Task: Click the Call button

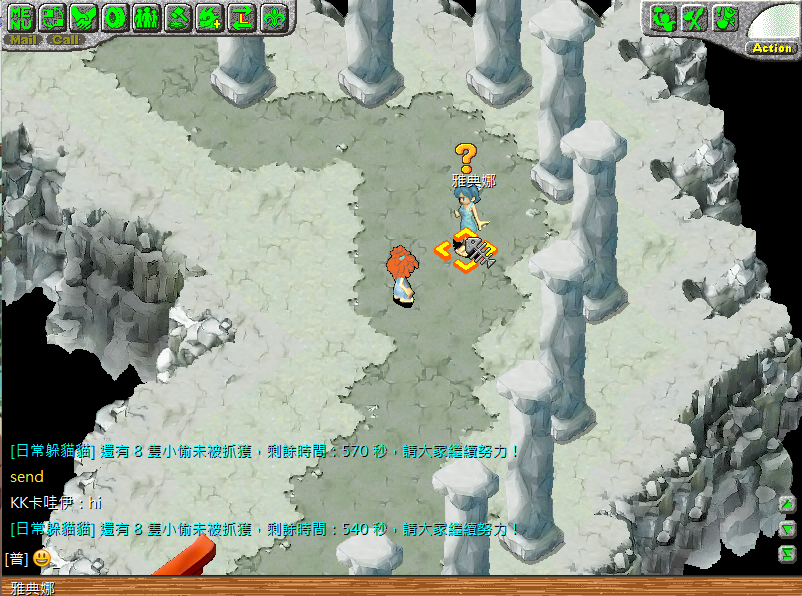Action: click(x=65, y=40)
